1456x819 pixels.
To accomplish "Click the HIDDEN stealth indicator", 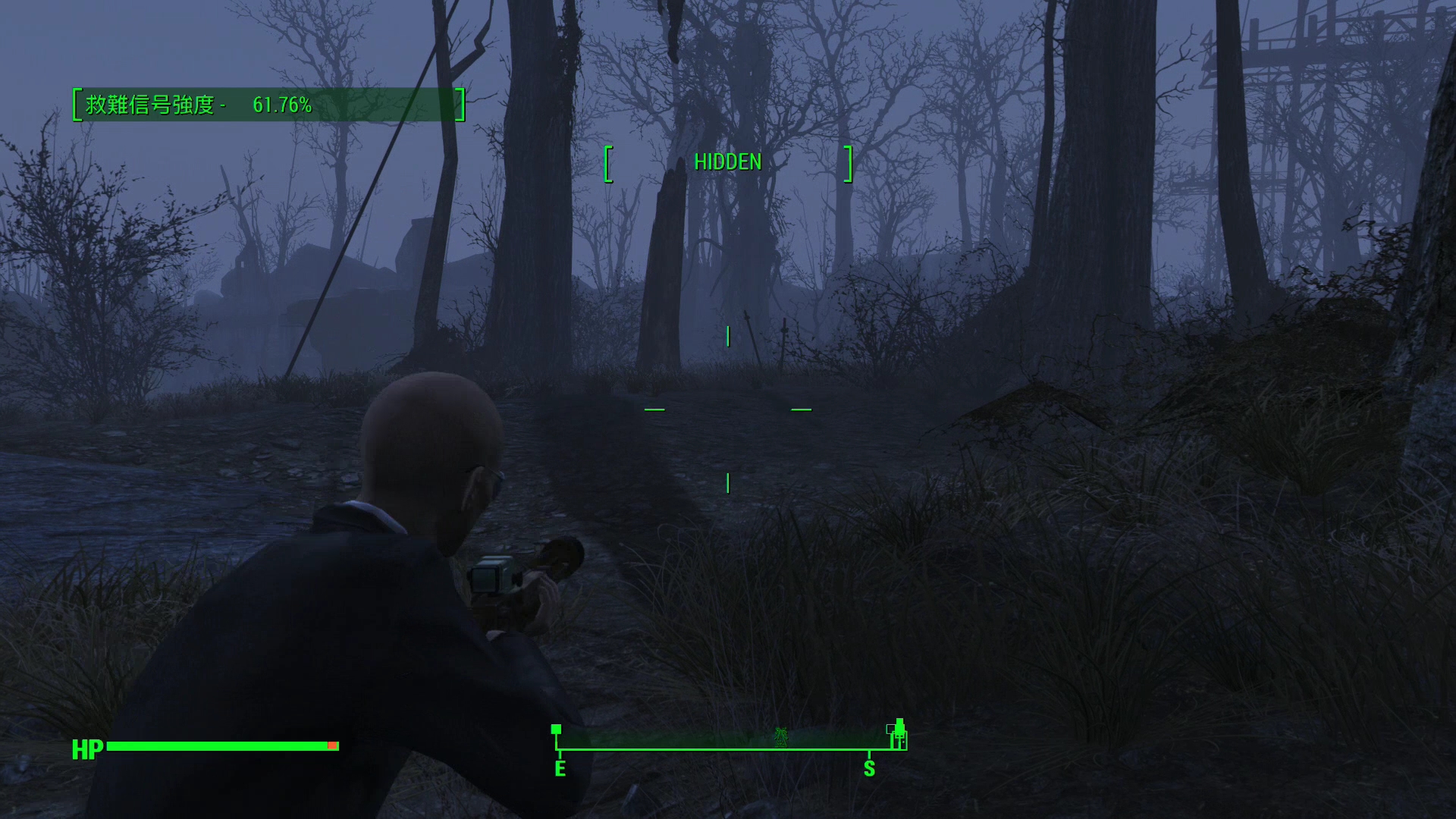I will (728, 162).
